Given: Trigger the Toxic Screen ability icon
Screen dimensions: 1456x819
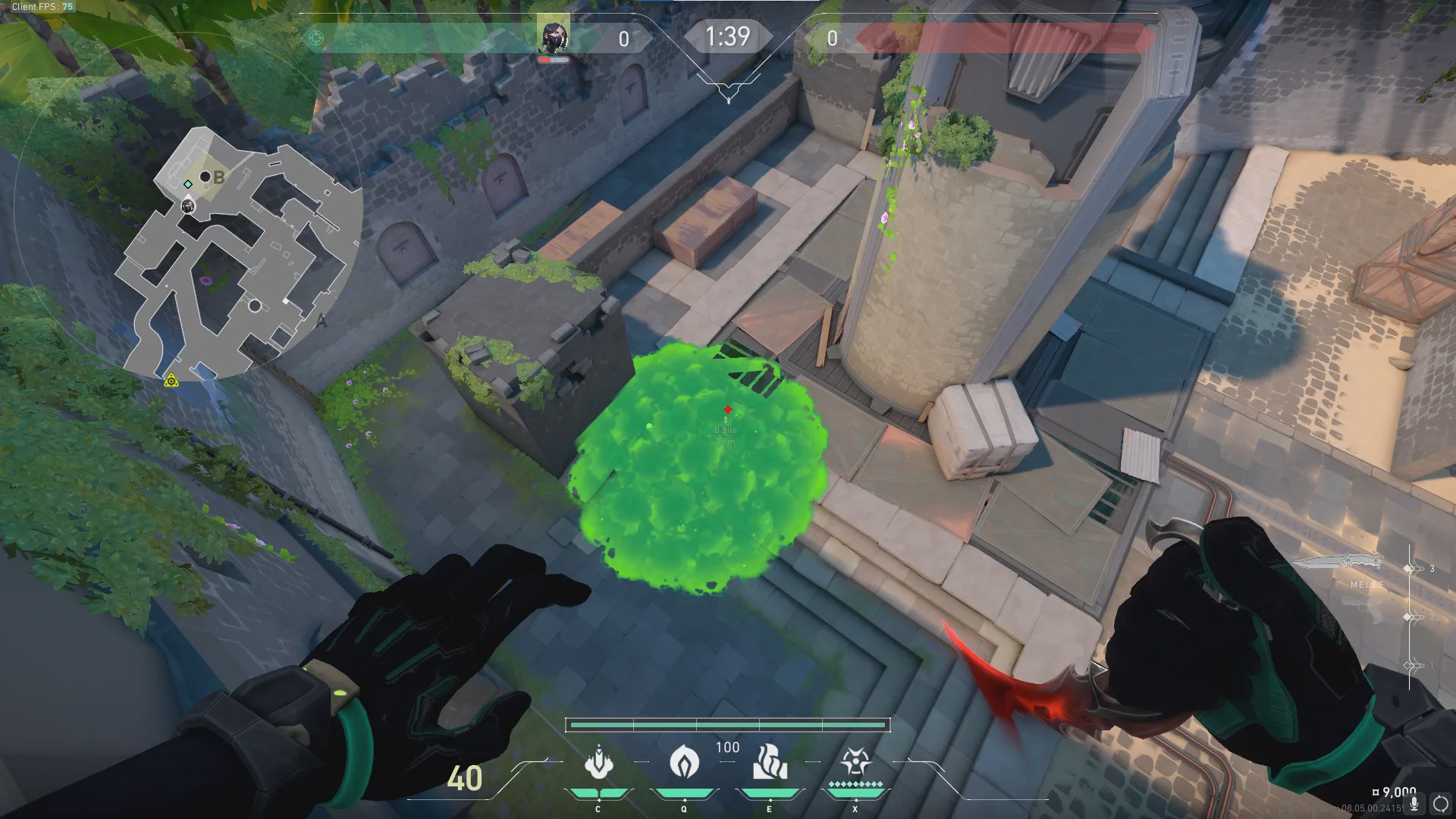Looking at the screenshot, I should (x=769, y=761).
